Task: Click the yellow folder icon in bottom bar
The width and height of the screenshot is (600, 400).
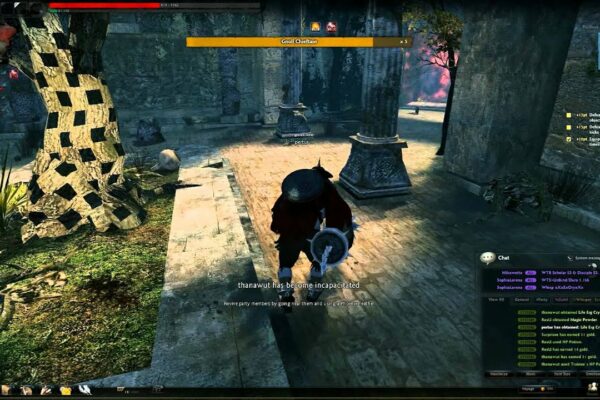Action: coord(66,389)
